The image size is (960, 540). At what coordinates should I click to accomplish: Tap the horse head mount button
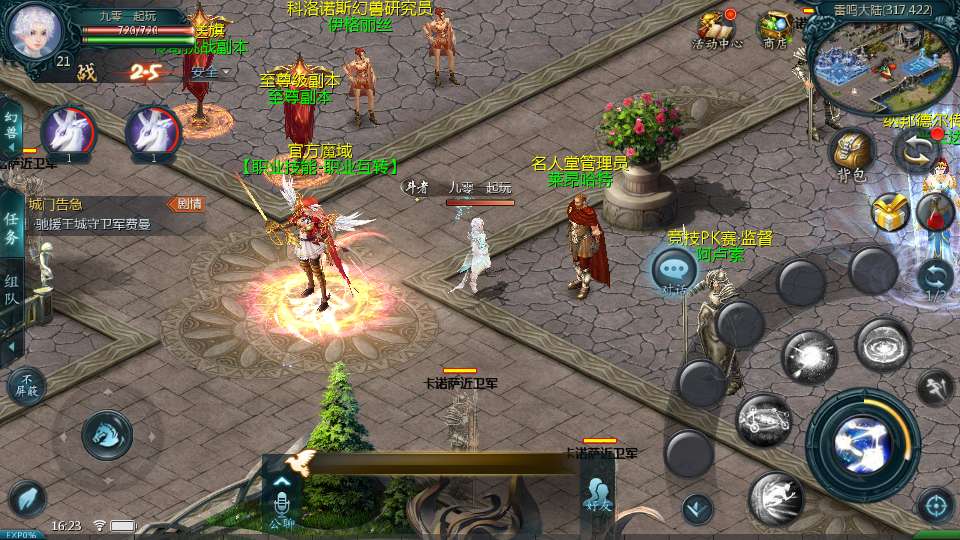point(107,435)
